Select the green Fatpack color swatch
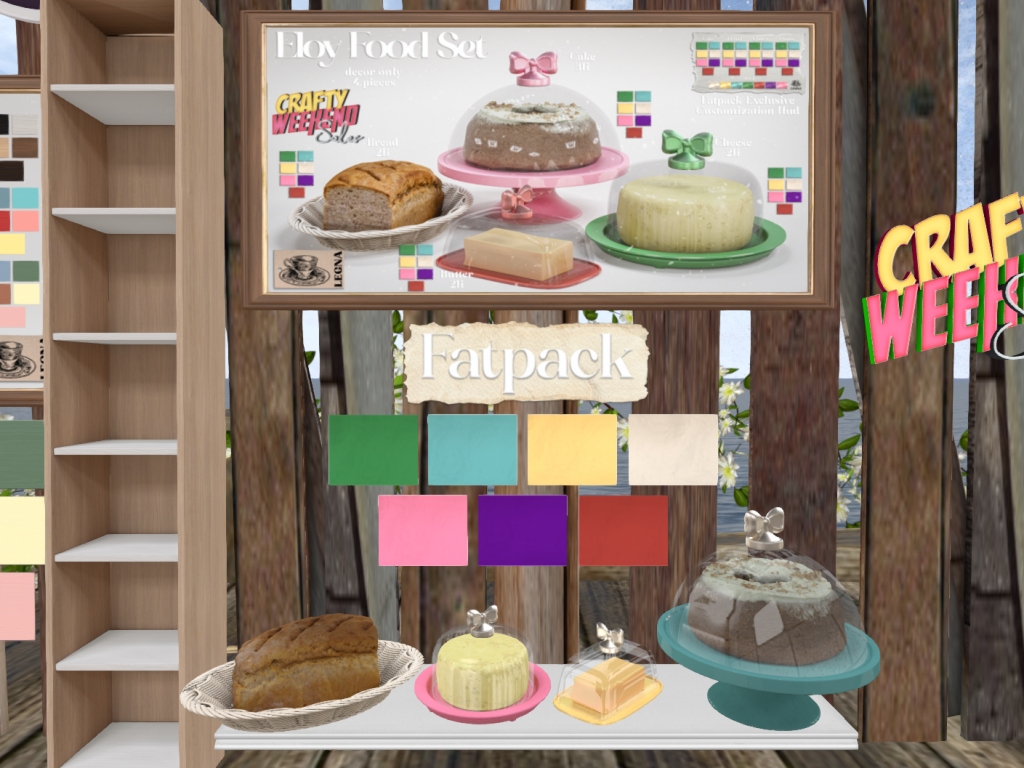The image size is (1024, 768). click(x=373, y=450)
